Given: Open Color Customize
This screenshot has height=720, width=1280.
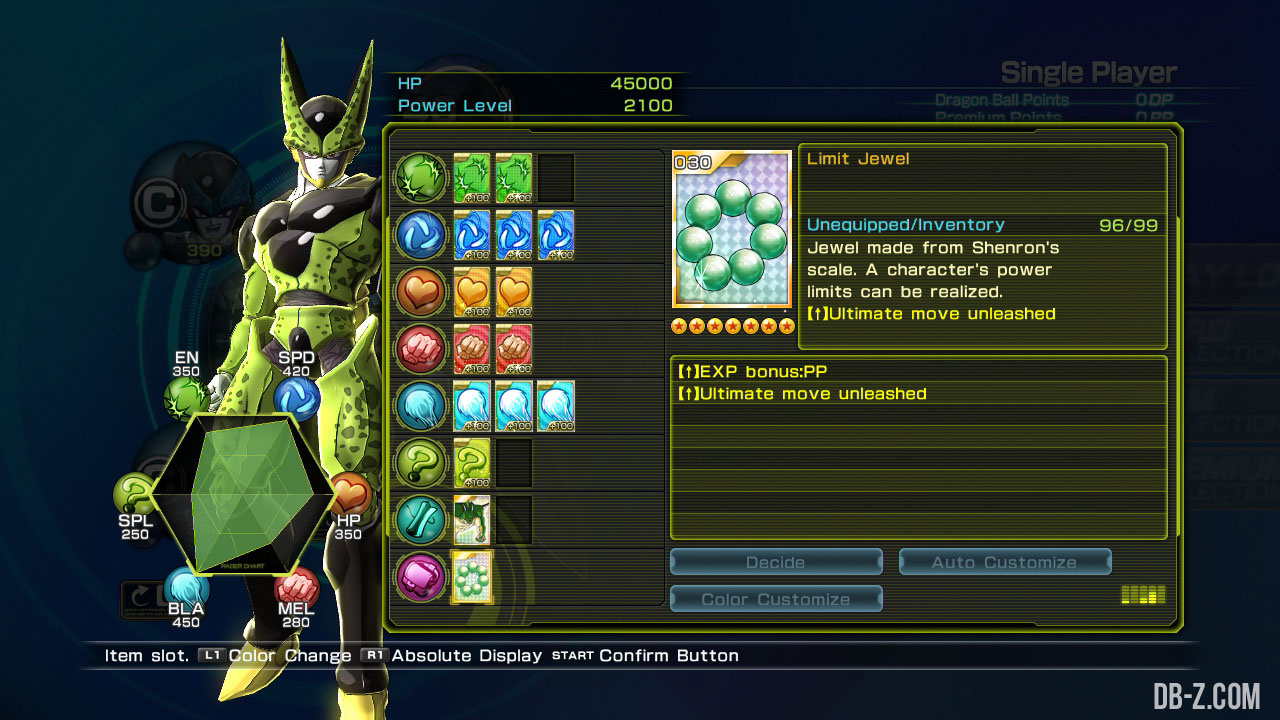Looking at the screenshot, I should click(776, 599).
